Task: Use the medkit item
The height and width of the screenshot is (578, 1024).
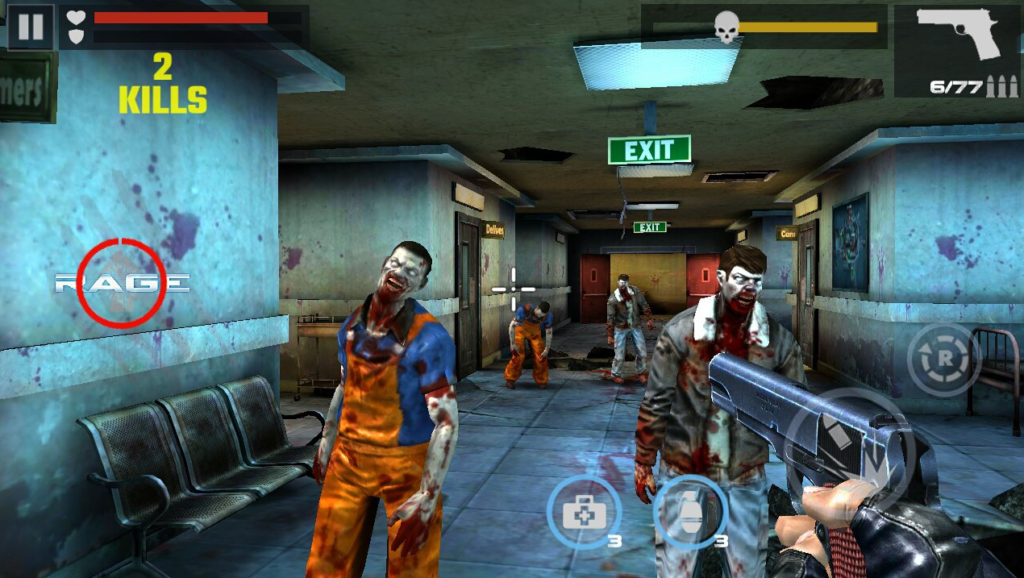Action: click(x=584, y=512)
